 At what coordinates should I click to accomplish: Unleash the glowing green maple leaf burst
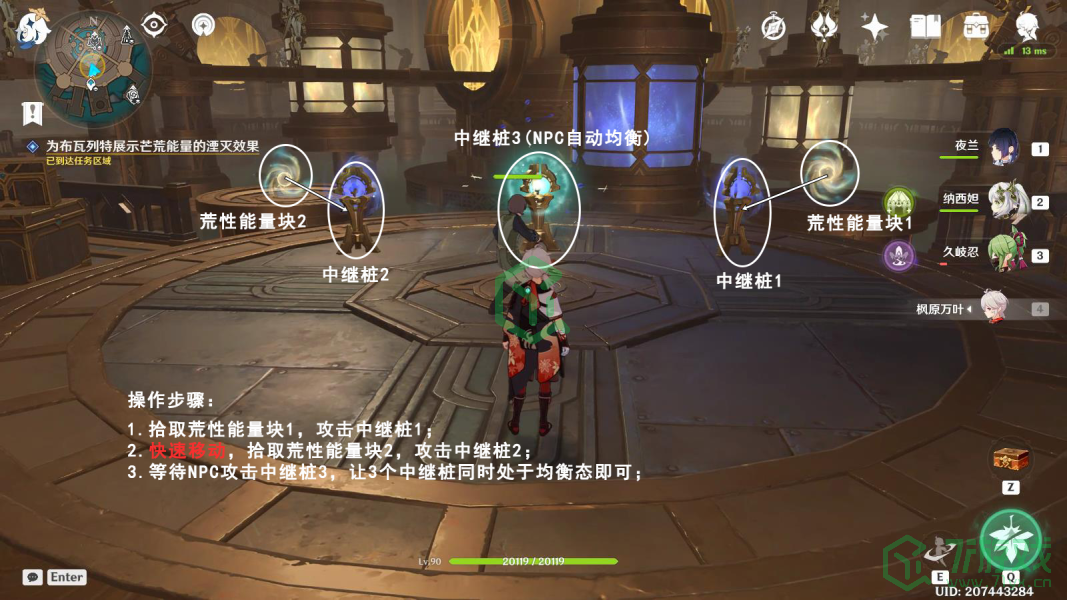coord(1011,538)
